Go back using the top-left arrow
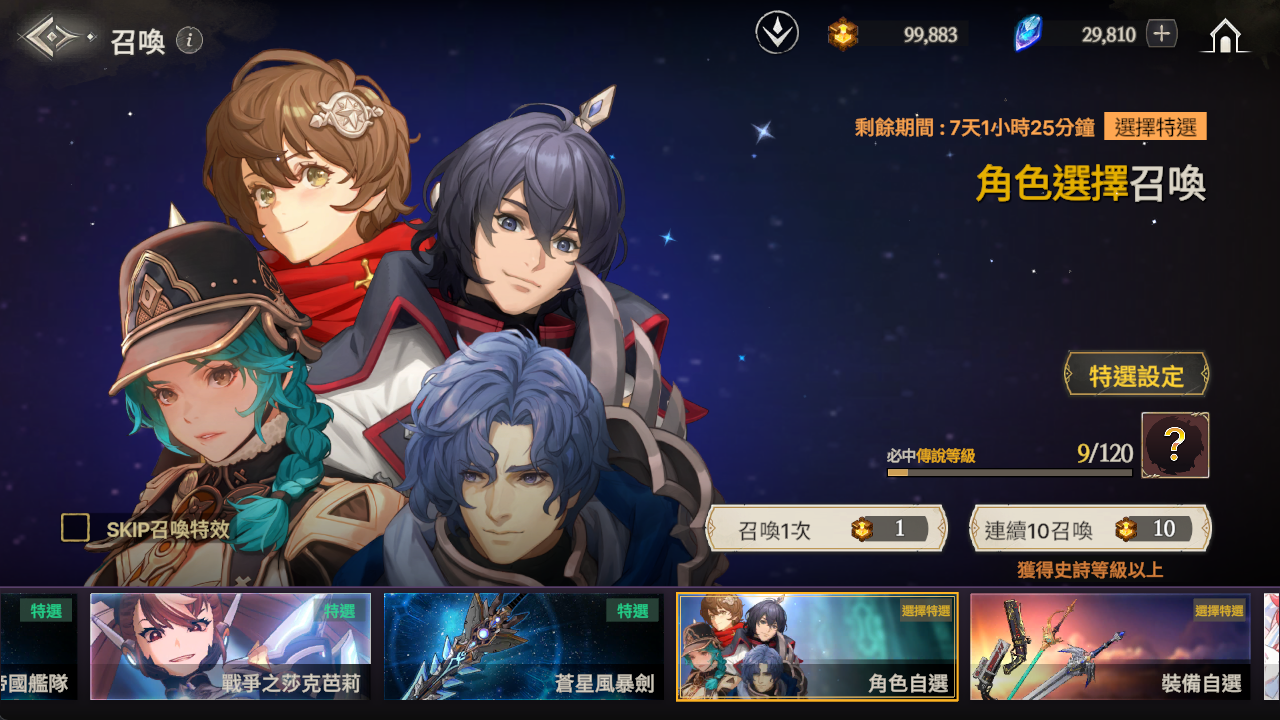Viewport: 1280px width, 720px height. click(55, 38)
